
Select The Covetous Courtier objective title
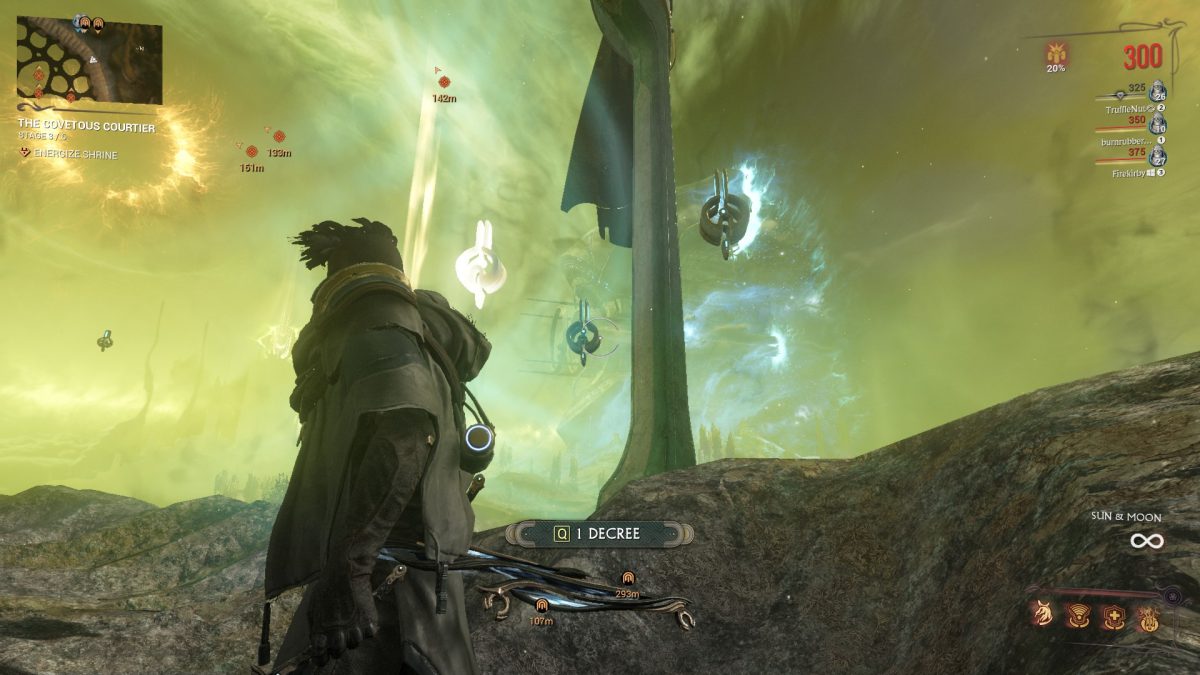[86, 127]
